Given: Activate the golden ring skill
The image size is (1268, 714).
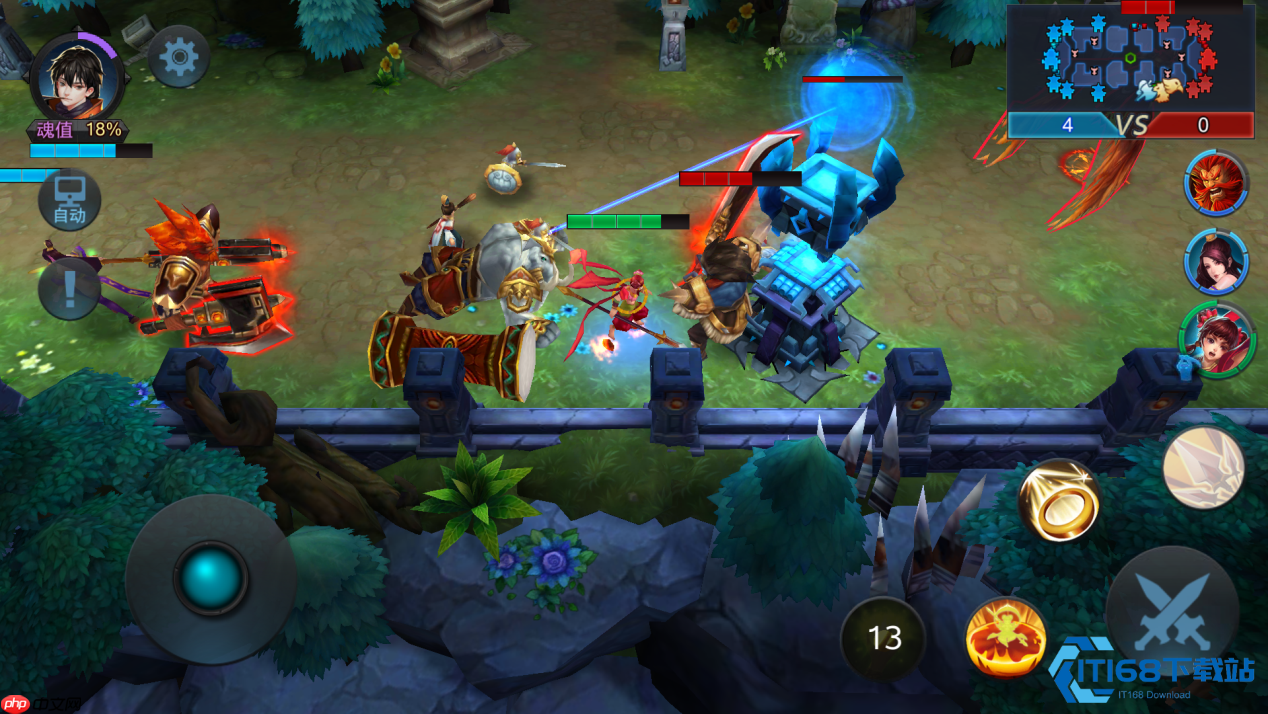Looking at the screenshot, I should click(1058, 500).
